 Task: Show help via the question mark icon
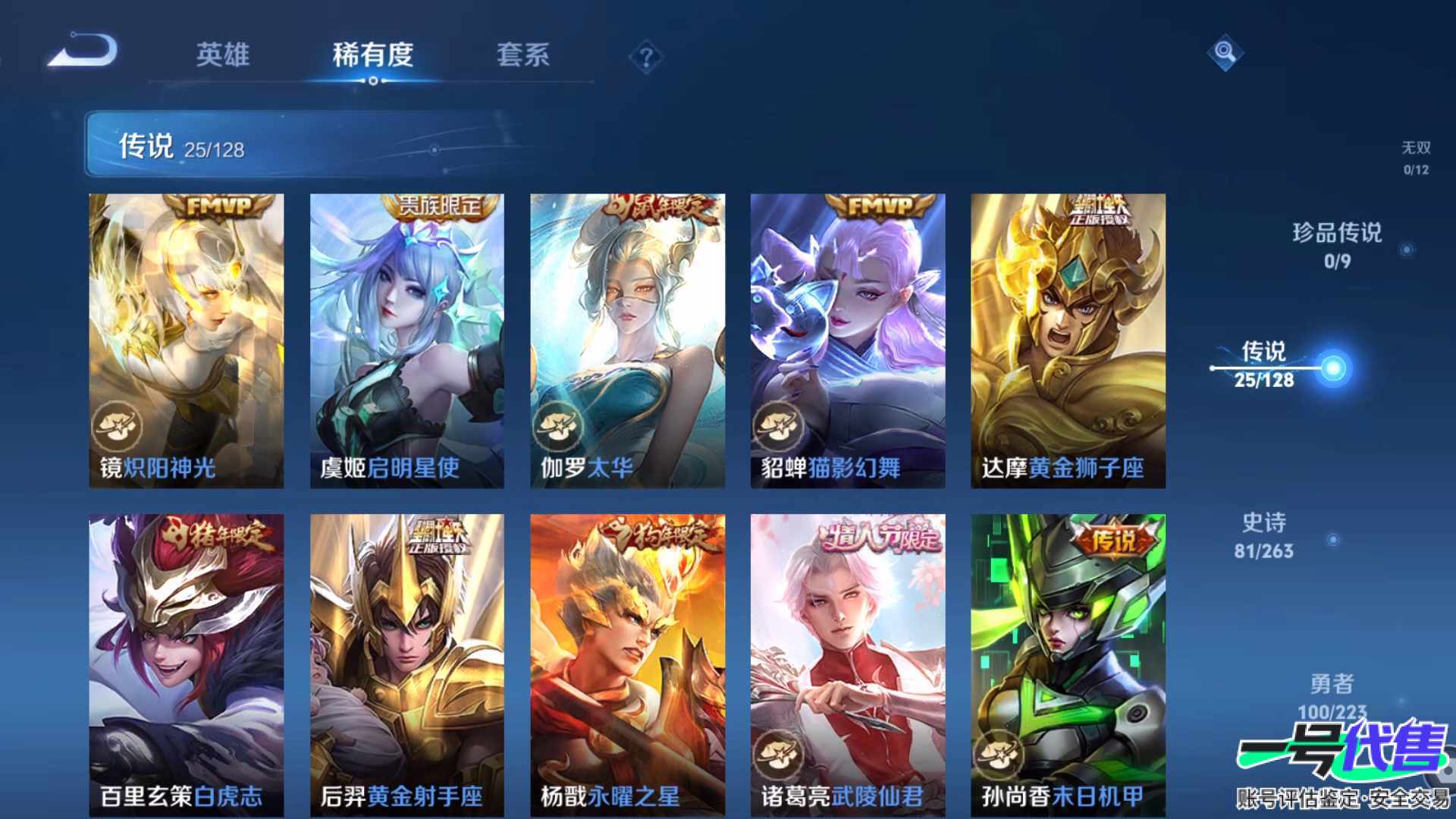pos(646,58)
